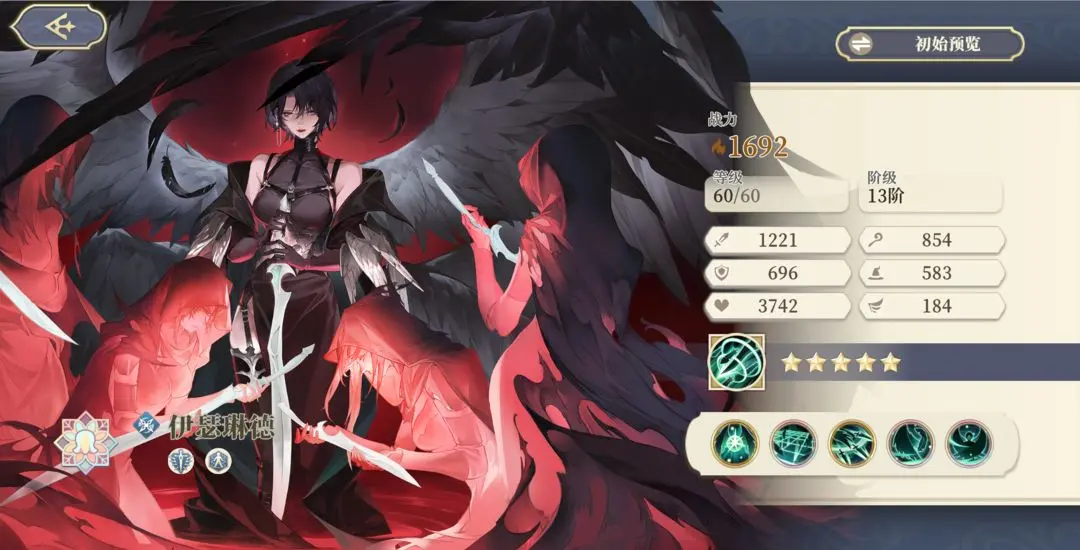Select the glowing star-wheel skill icon
Image resolution: width=1080 pixels, height=550 pixels.
(x=736, y=443)
